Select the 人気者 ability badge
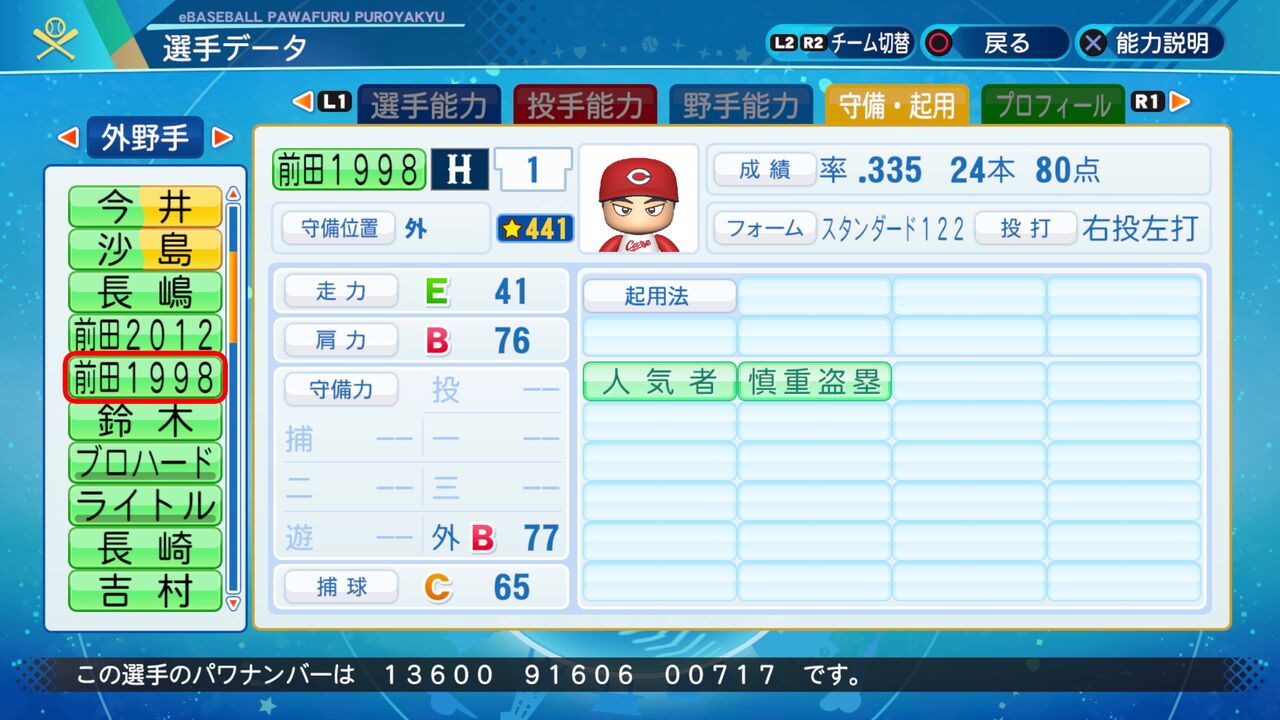Image resolution: width=1280 pixels, height=720 pixels. pos(658,381)
